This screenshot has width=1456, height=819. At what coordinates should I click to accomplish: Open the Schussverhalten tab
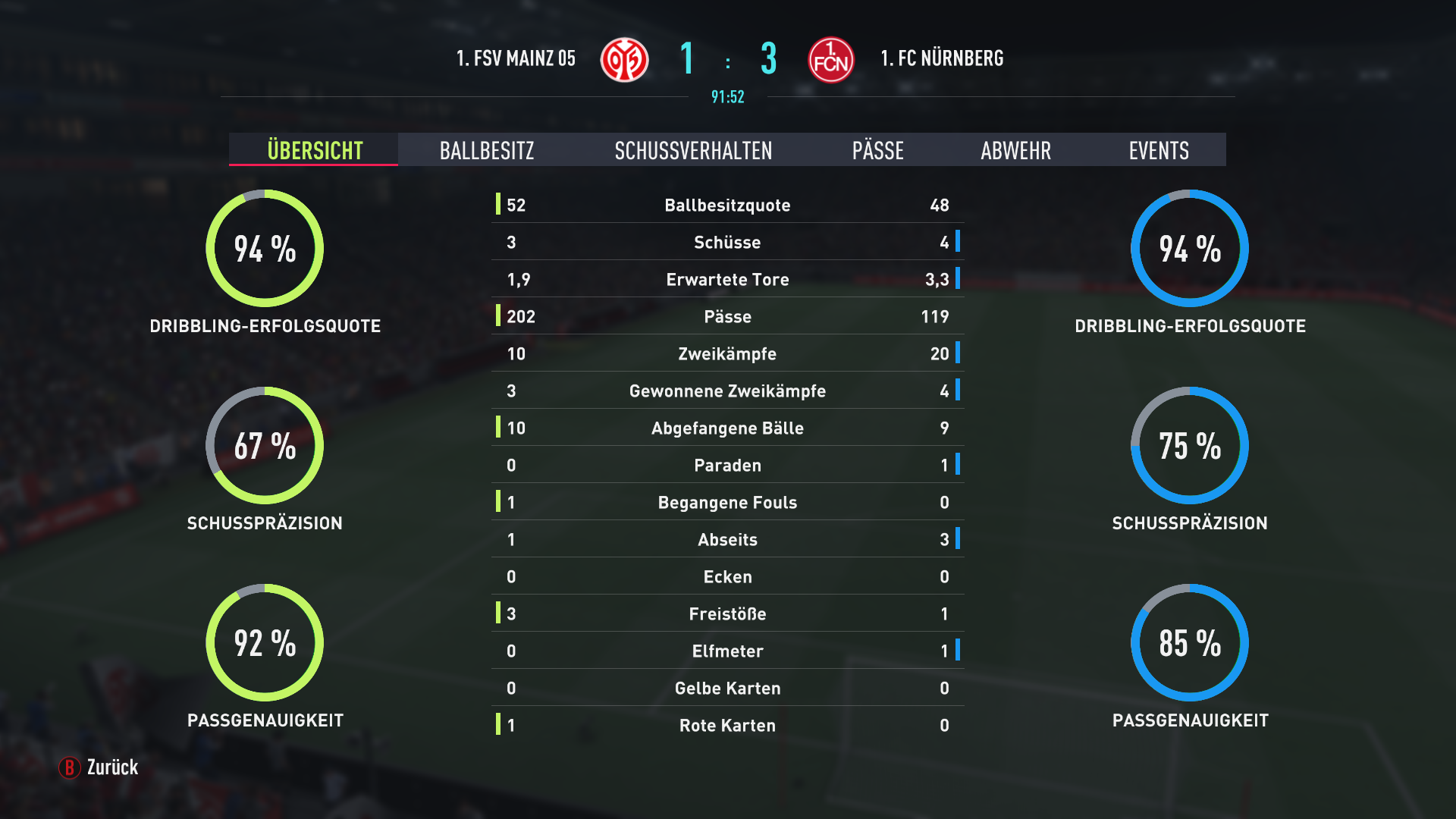[x=693, y=150]
